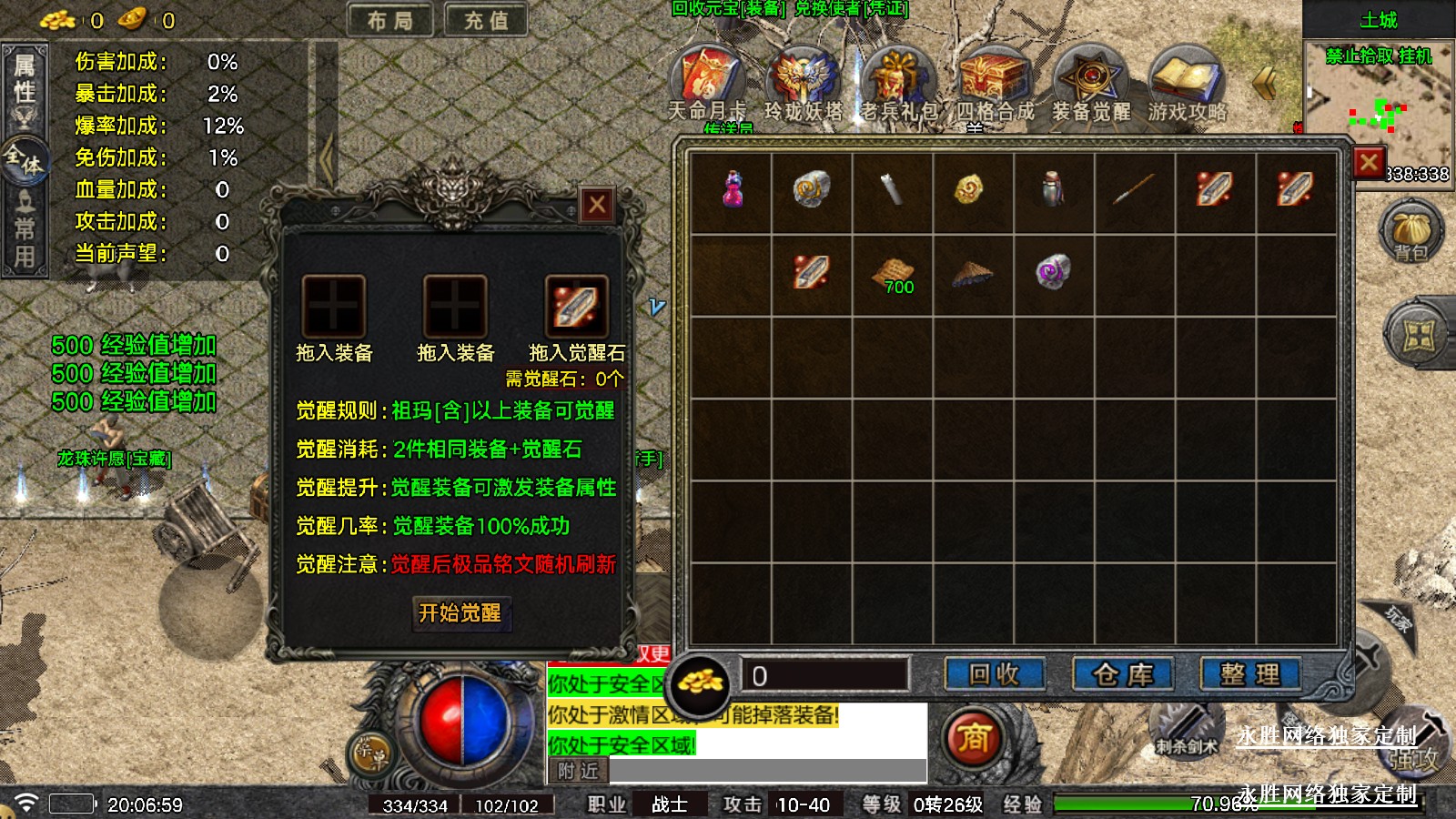Open the 仓库 warehouse
The image size is (1456, 819).
[x=1123, y=674]
